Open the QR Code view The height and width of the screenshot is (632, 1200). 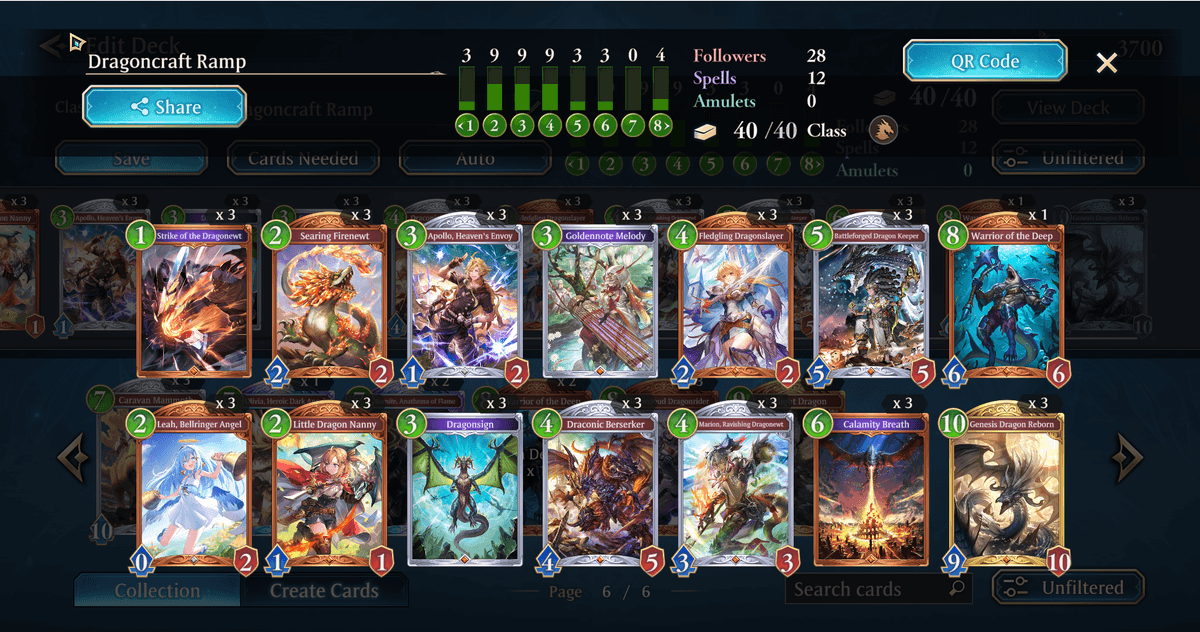pos(984,61)
